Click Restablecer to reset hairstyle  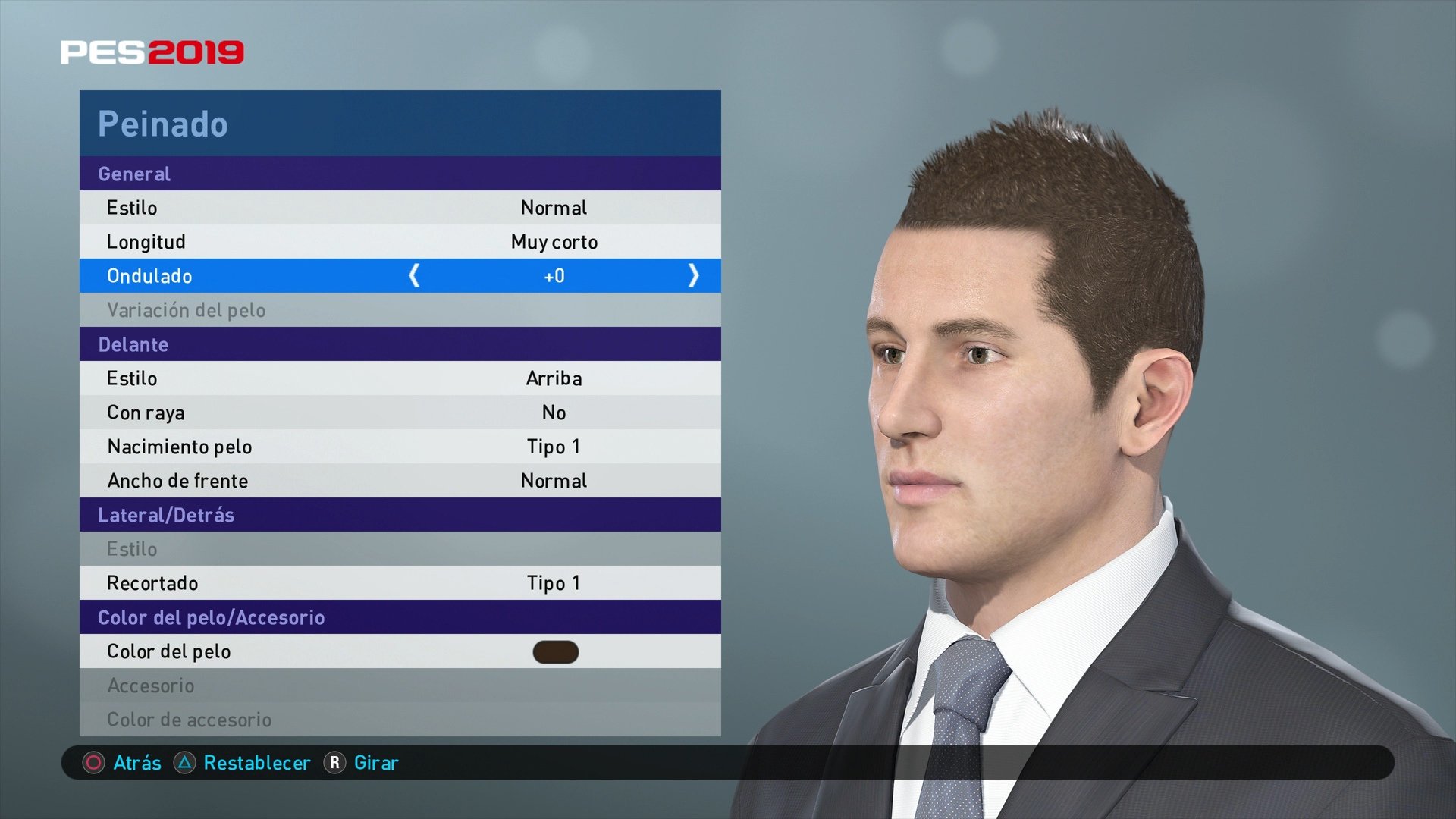click(258, 764)
